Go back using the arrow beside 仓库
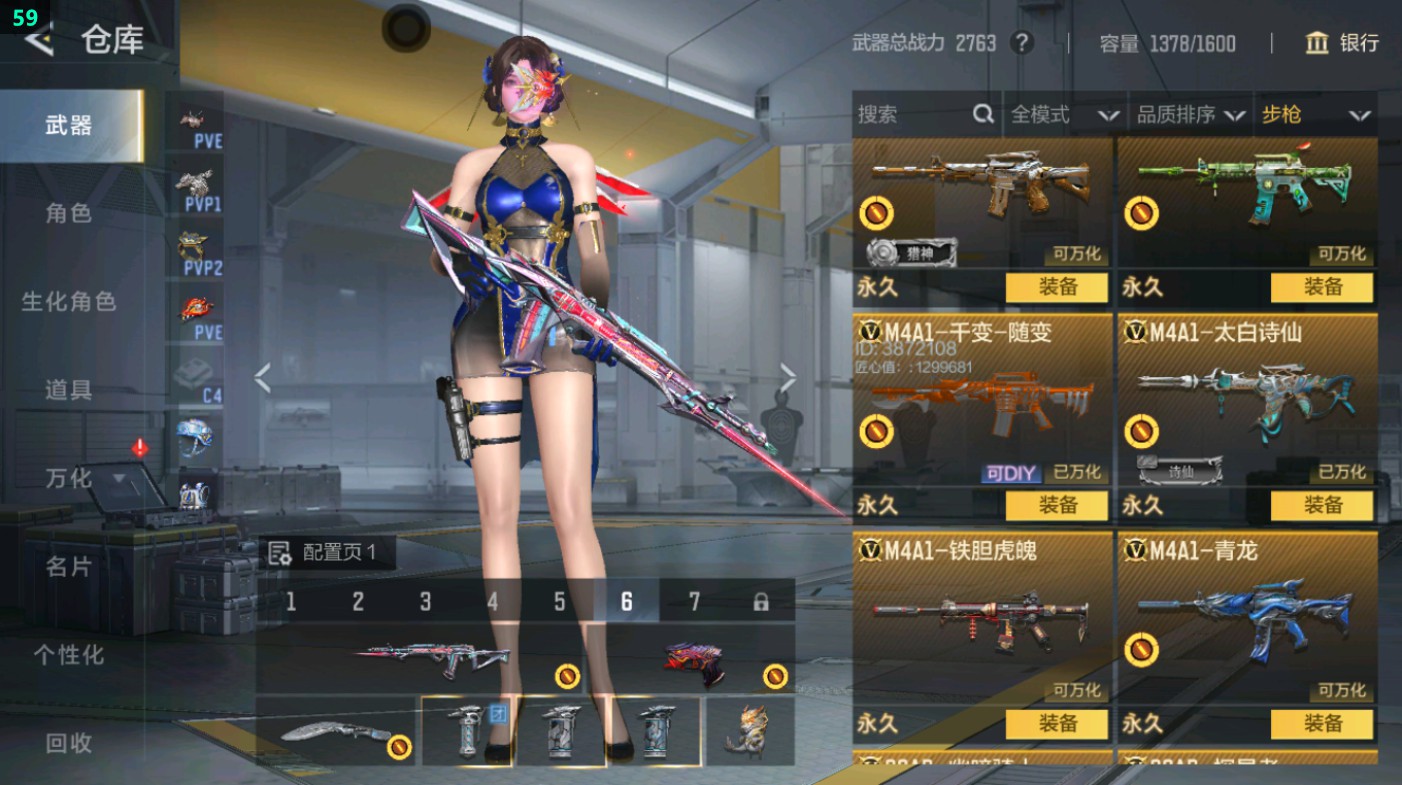Screen dimensions: 1402x785 coord(38,41)
